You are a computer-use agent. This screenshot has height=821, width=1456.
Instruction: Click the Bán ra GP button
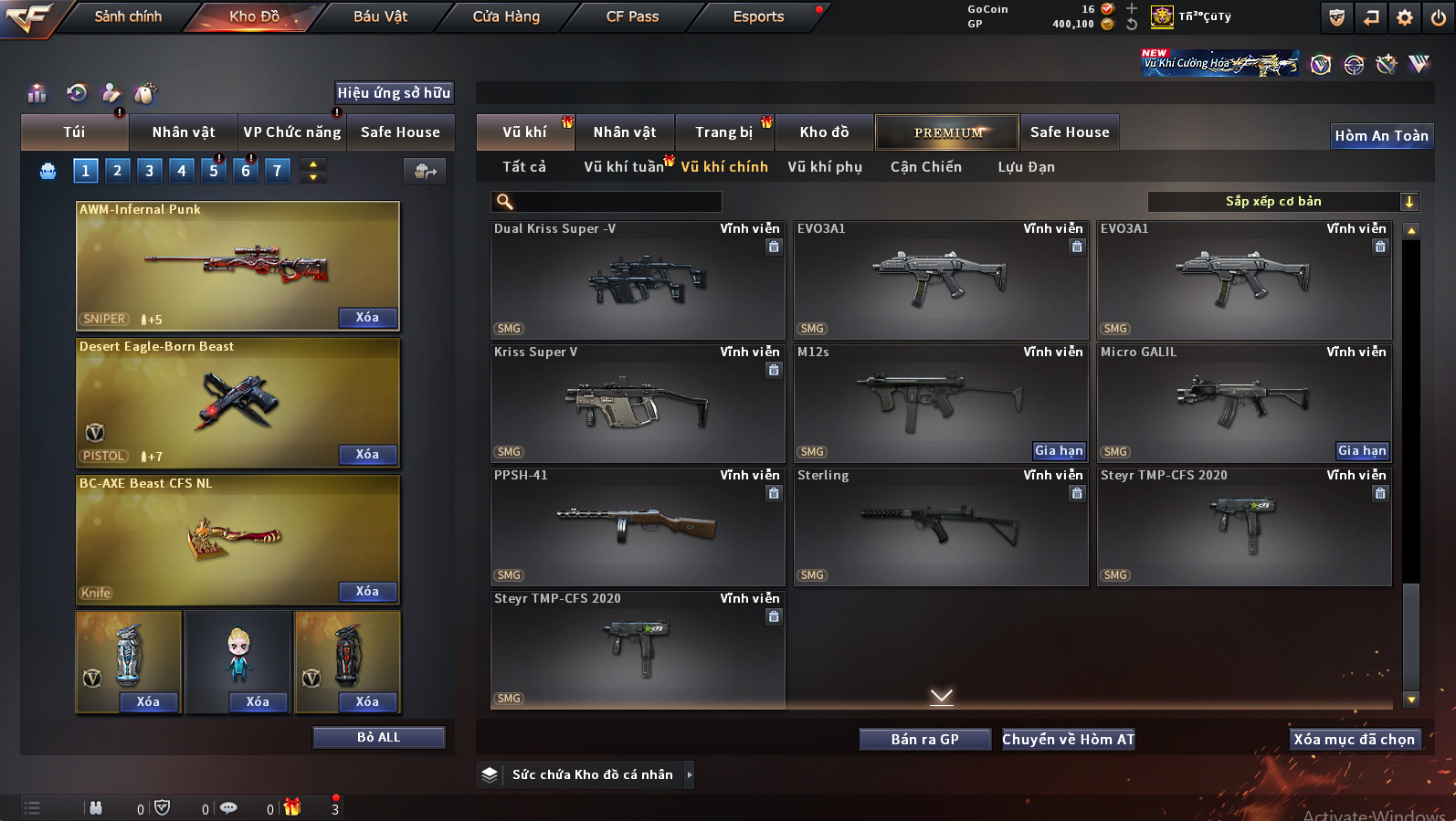point(924,740)
